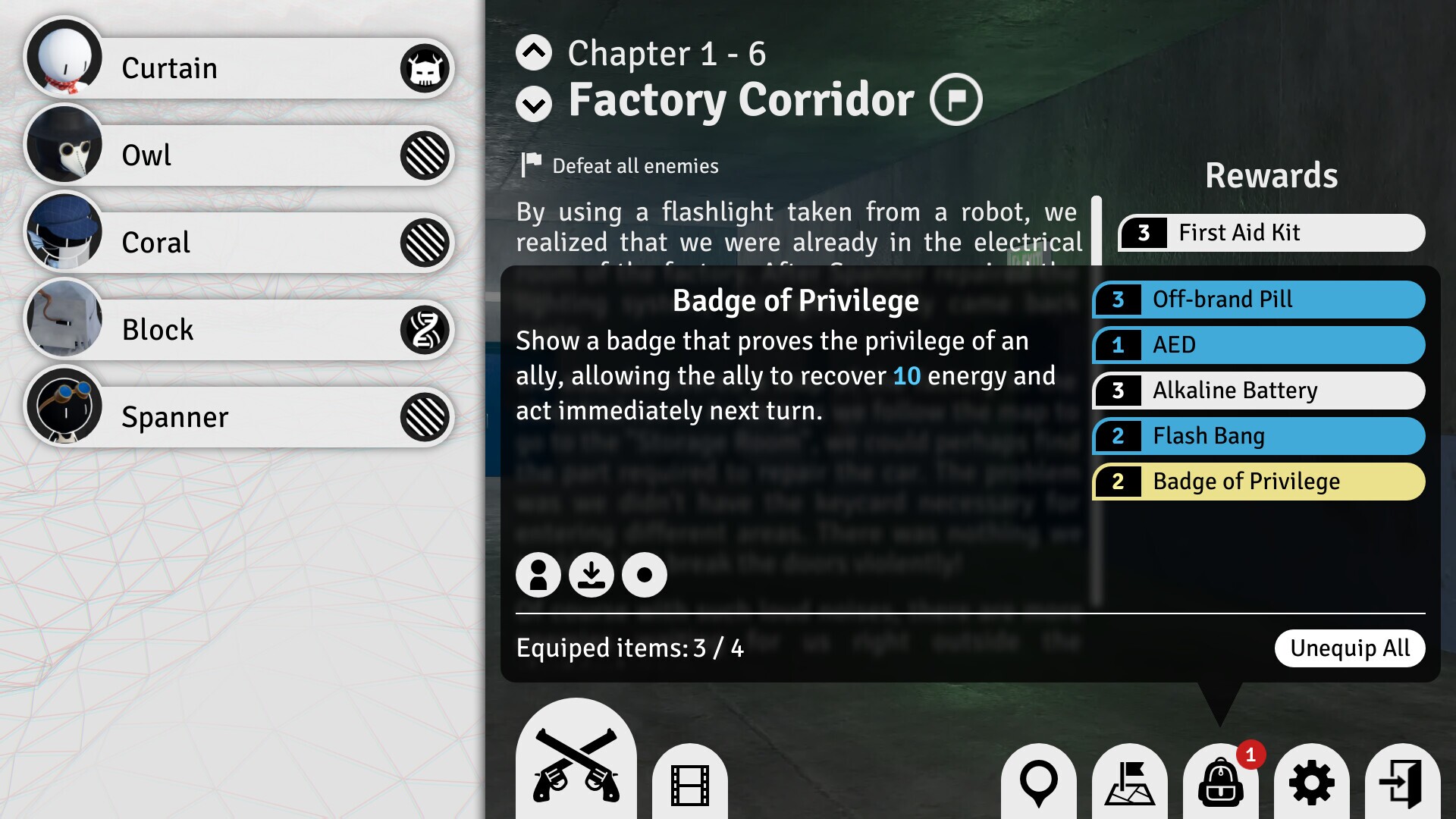
Task: Select the Badge of Privilege item
Action: click(x=1259, y=482)
